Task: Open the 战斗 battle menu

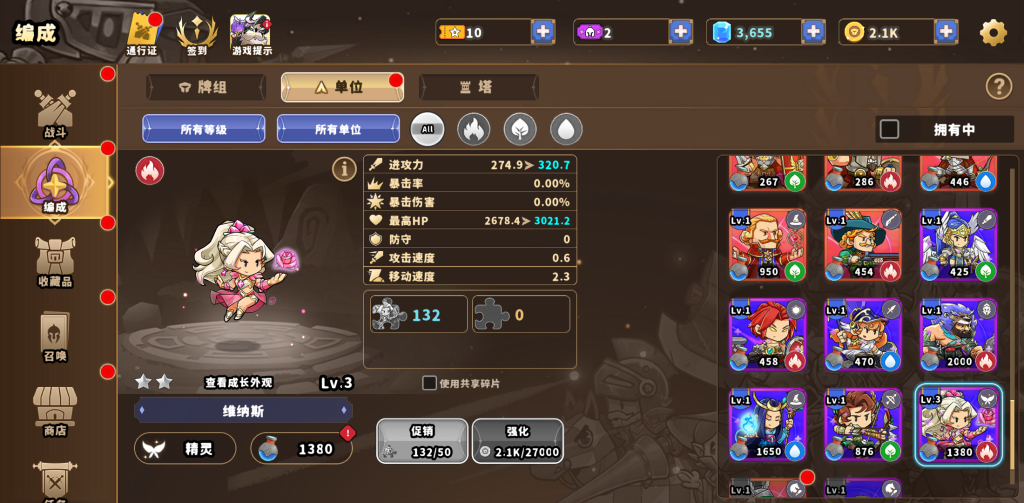Action: click(55, 113)
